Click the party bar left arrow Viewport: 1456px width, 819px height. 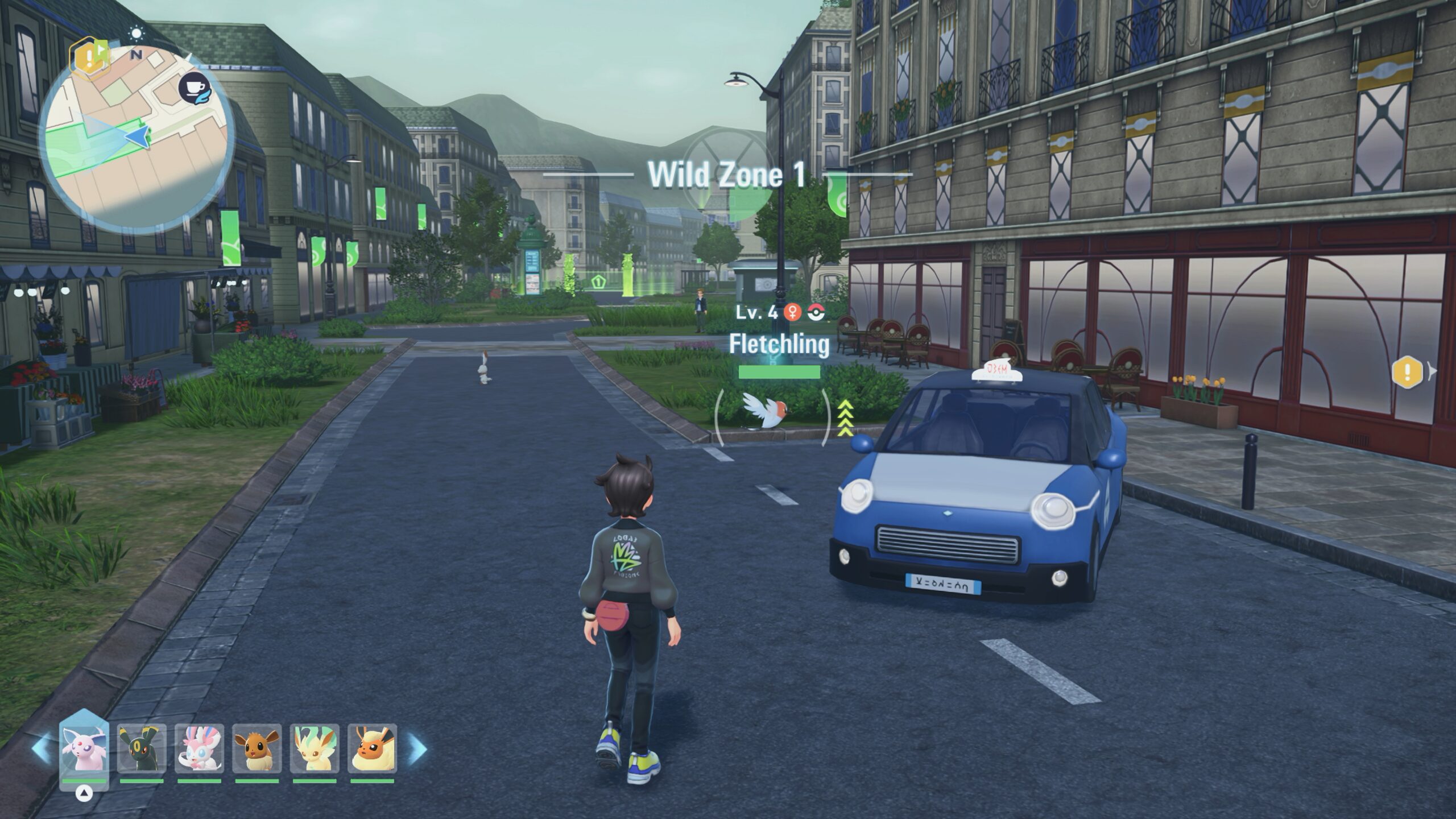41,748
